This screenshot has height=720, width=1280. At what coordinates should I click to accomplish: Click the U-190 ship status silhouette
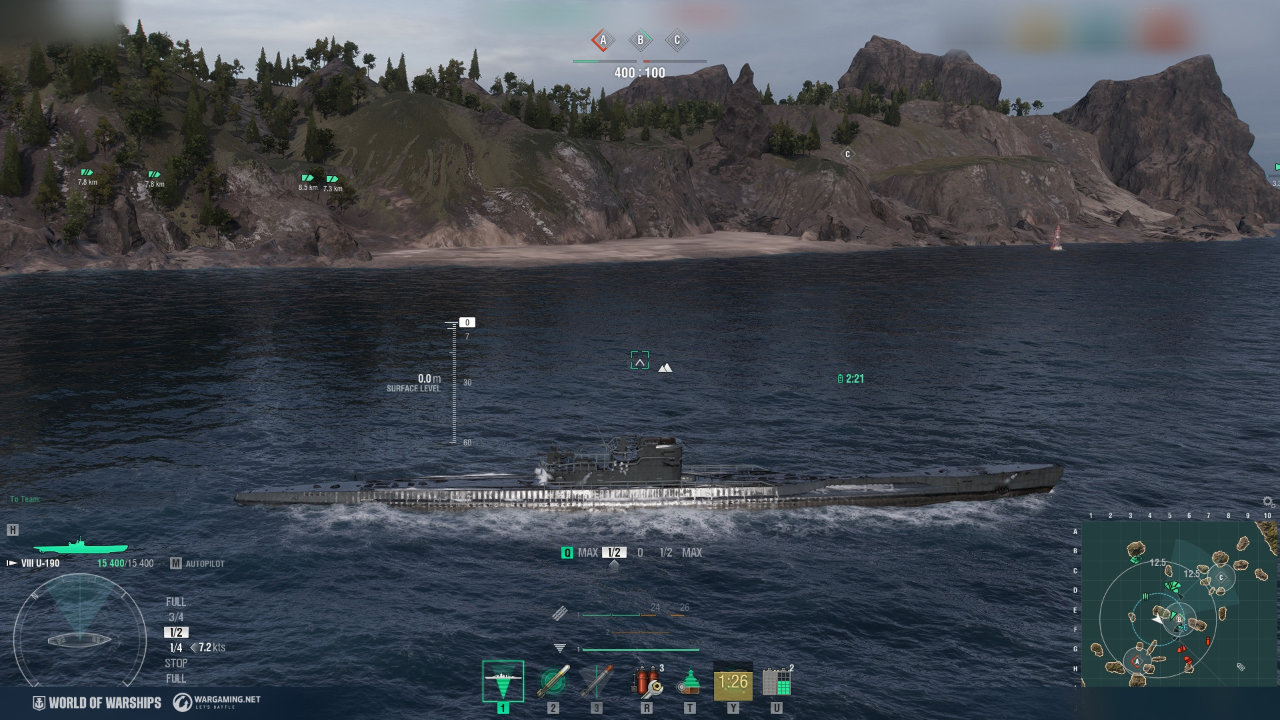80,547
